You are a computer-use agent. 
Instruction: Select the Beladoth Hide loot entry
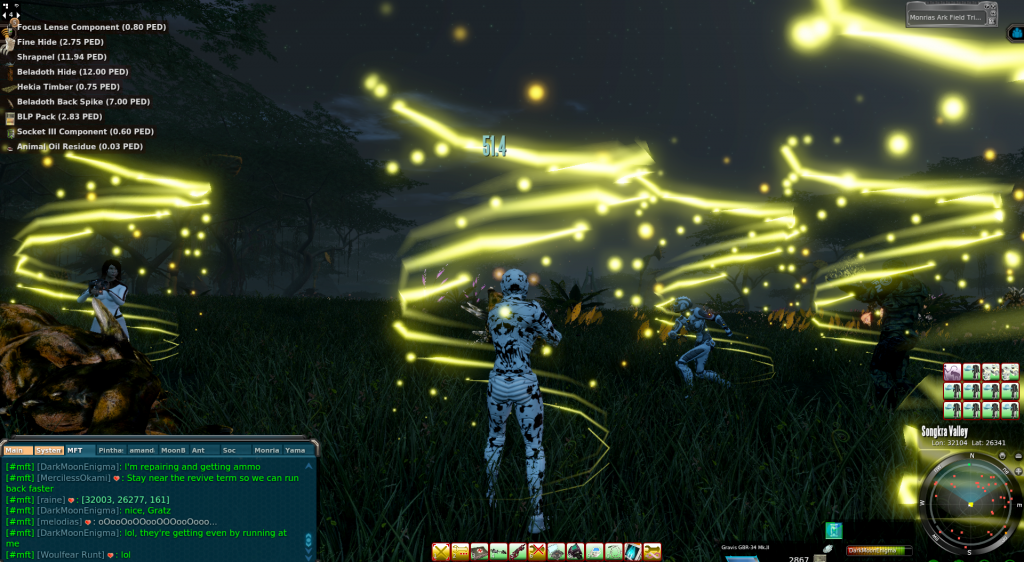[72, 72]
